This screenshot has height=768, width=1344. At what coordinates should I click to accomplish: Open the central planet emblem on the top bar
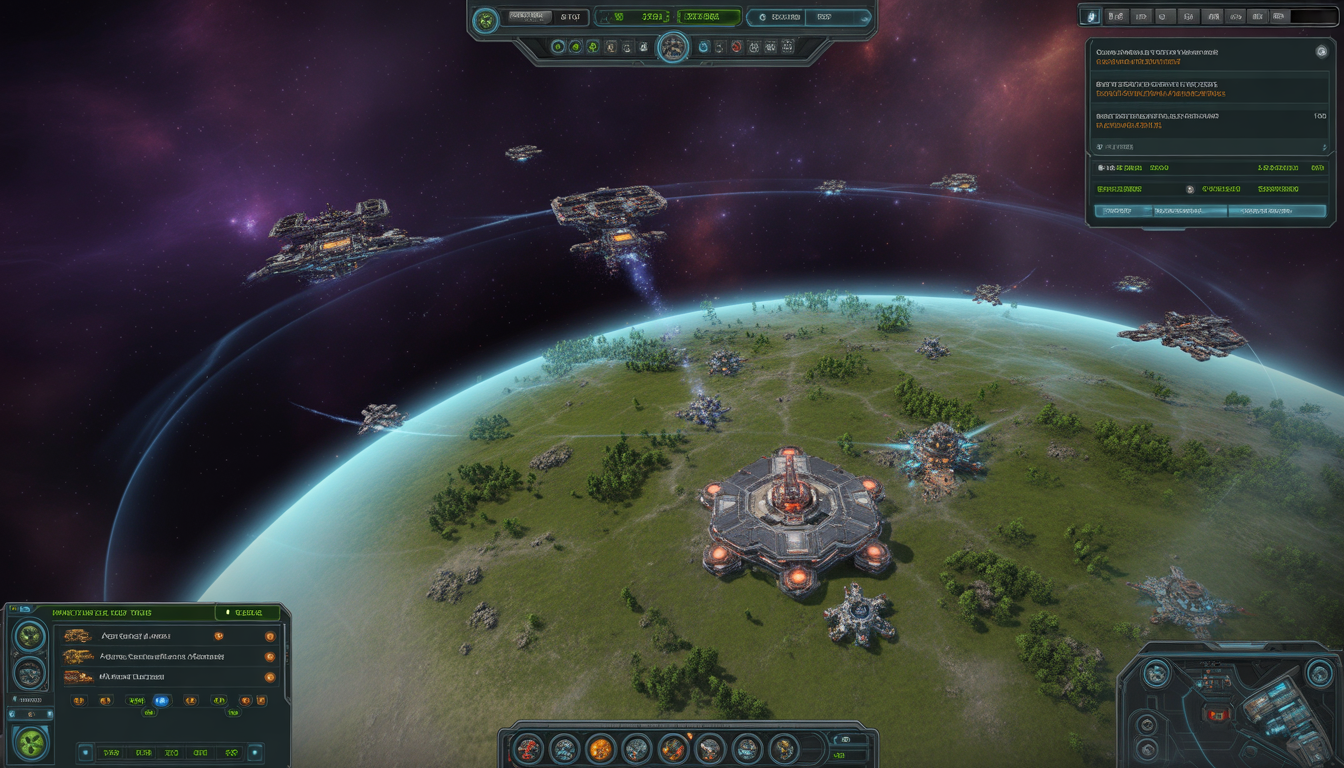[673, 48]
